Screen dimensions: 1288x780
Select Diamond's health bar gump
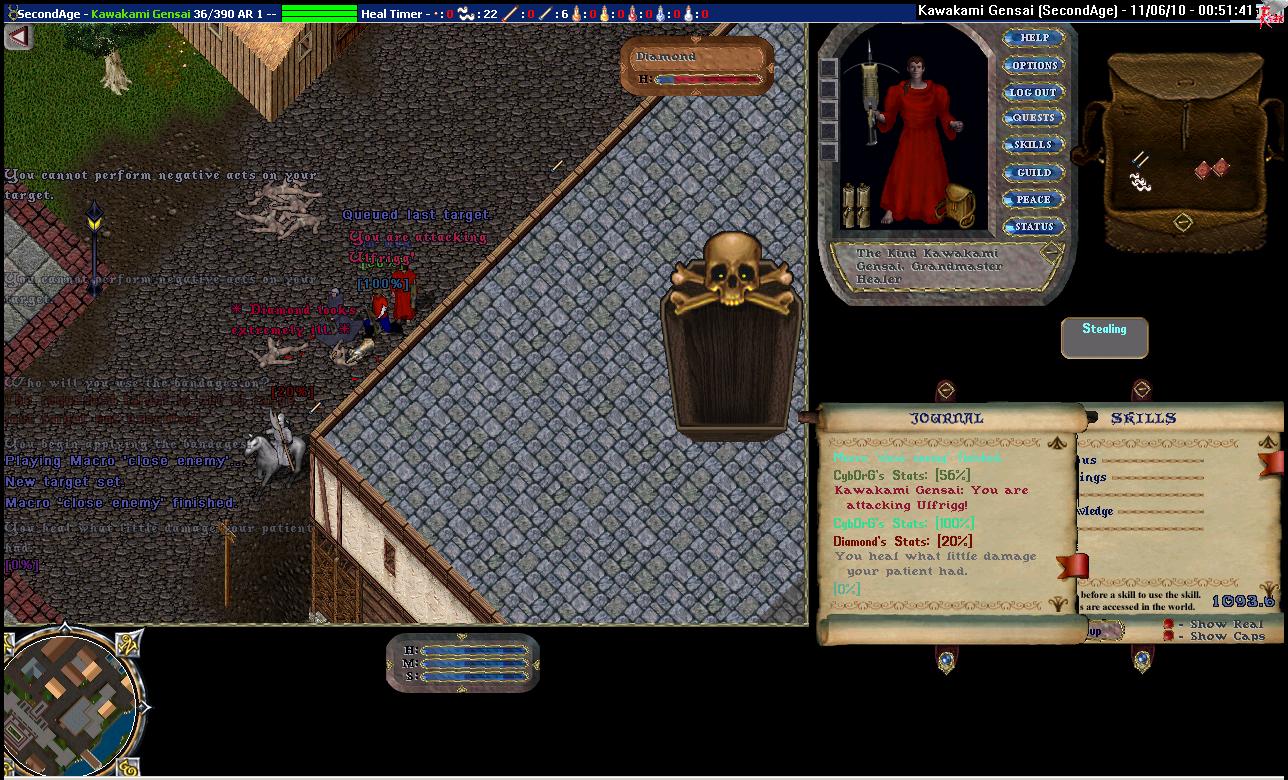pyautogui.click(x=697, y=67)
